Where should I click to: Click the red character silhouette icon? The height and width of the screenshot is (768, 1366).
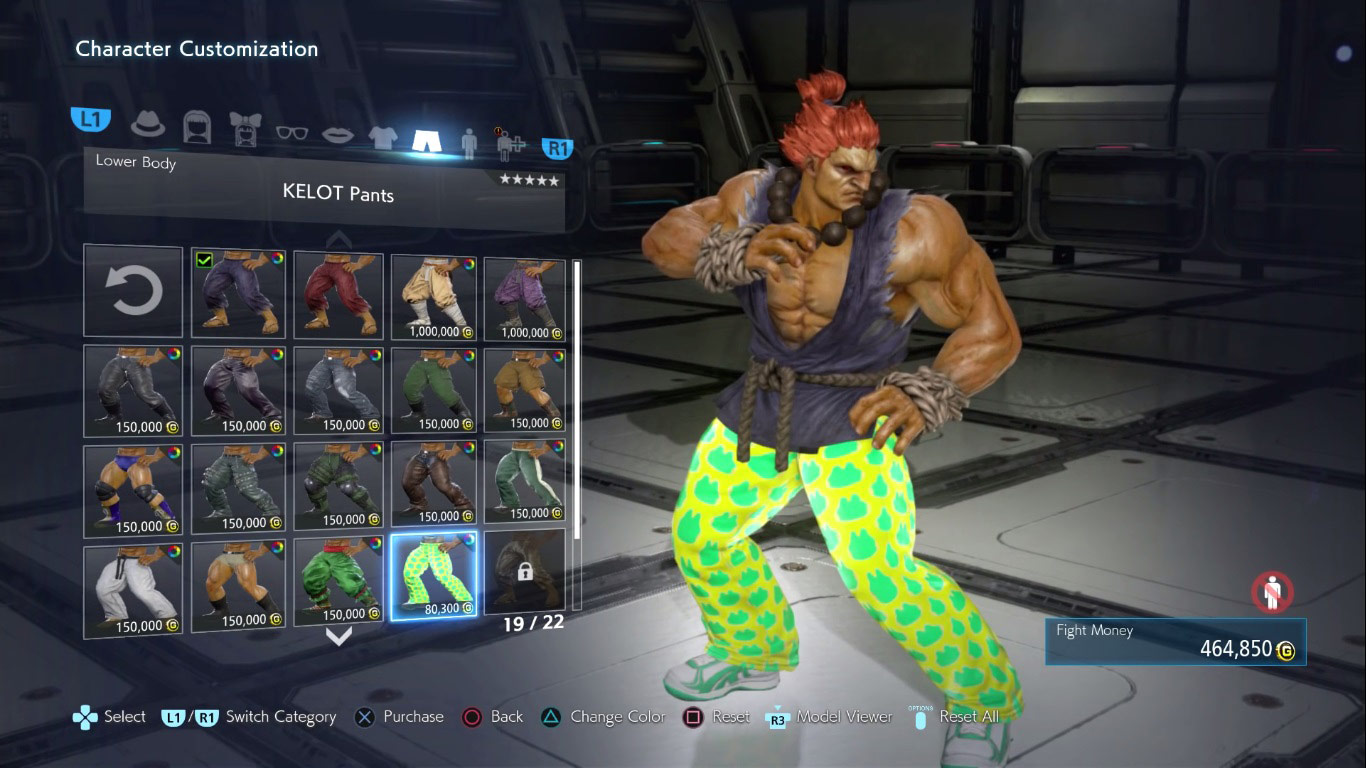[x=1272, y=592]
